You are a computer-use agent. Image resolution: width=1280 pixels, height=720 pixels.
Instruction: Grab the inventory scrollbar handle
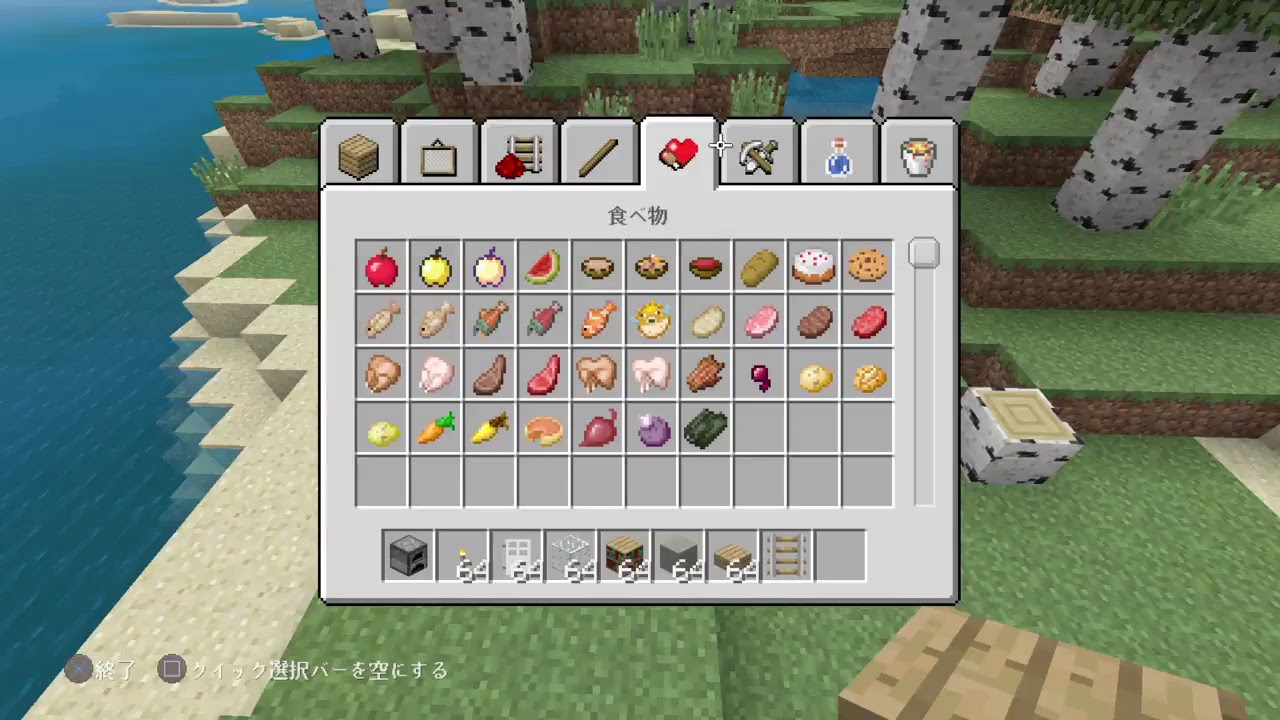point(923,253)
